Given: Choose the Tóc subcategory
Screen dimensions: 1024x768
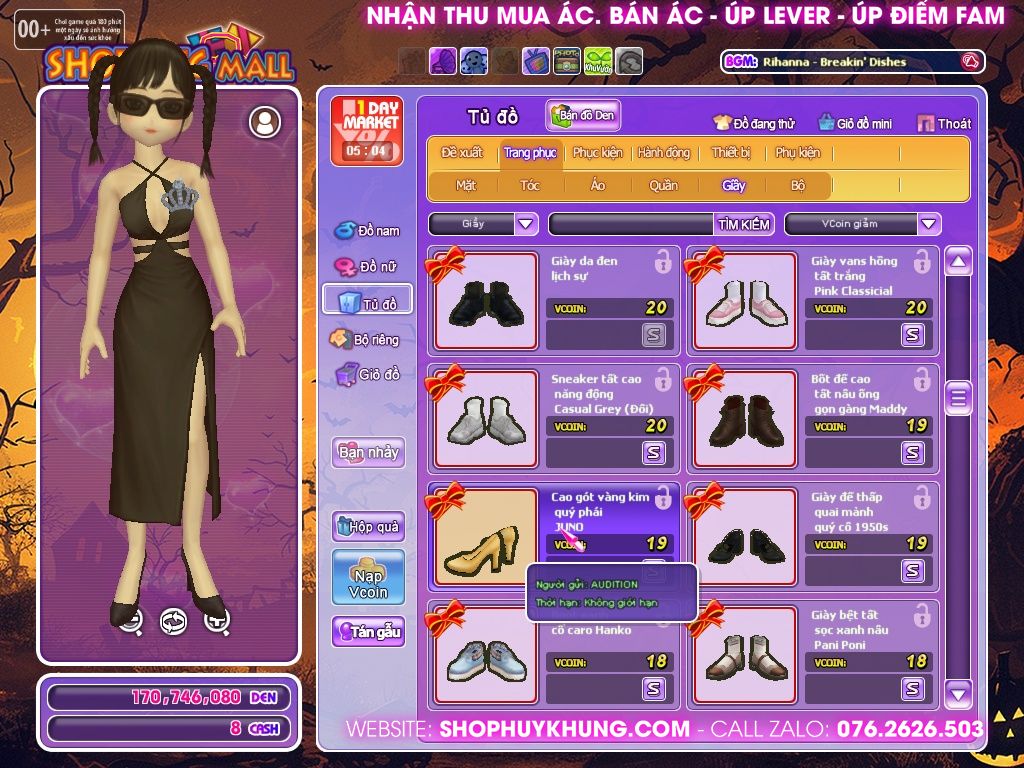Looking at the screenshot, I should [530, 185].
